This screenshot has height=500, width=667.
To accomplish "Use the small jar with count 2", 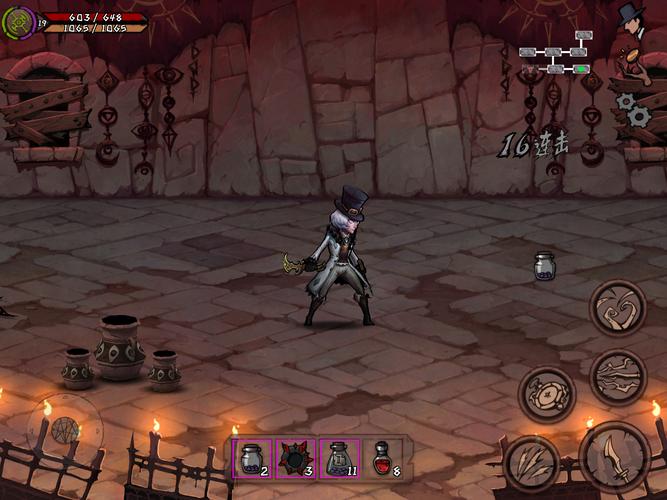I will (x=249, y=457).
